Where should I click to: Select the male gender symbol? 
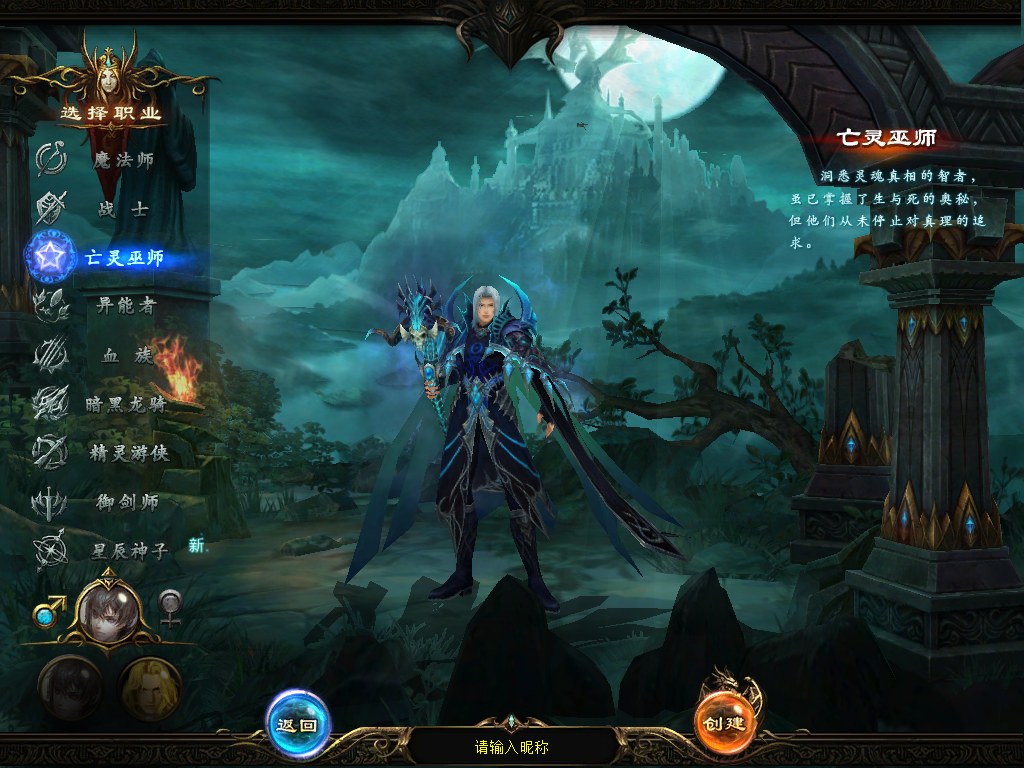48,610
